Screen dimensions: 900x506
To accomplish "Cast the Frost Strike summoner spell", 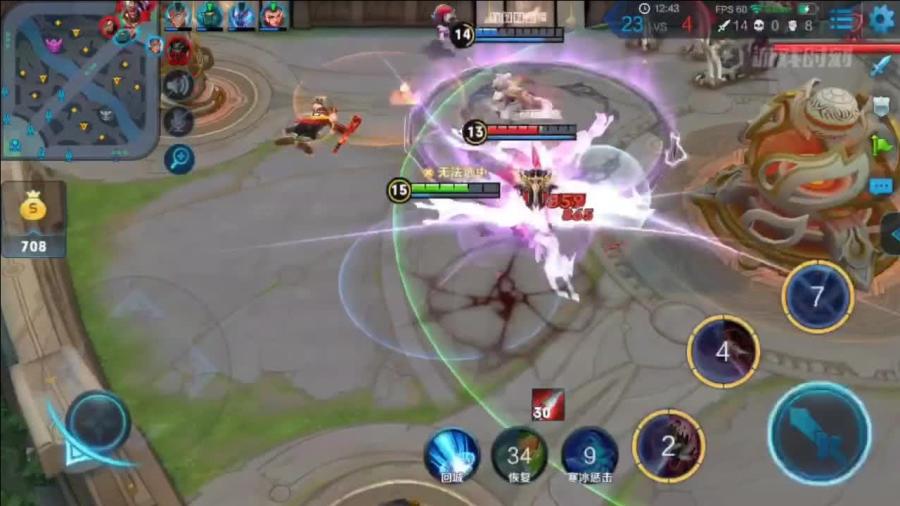I will (588, 455).
